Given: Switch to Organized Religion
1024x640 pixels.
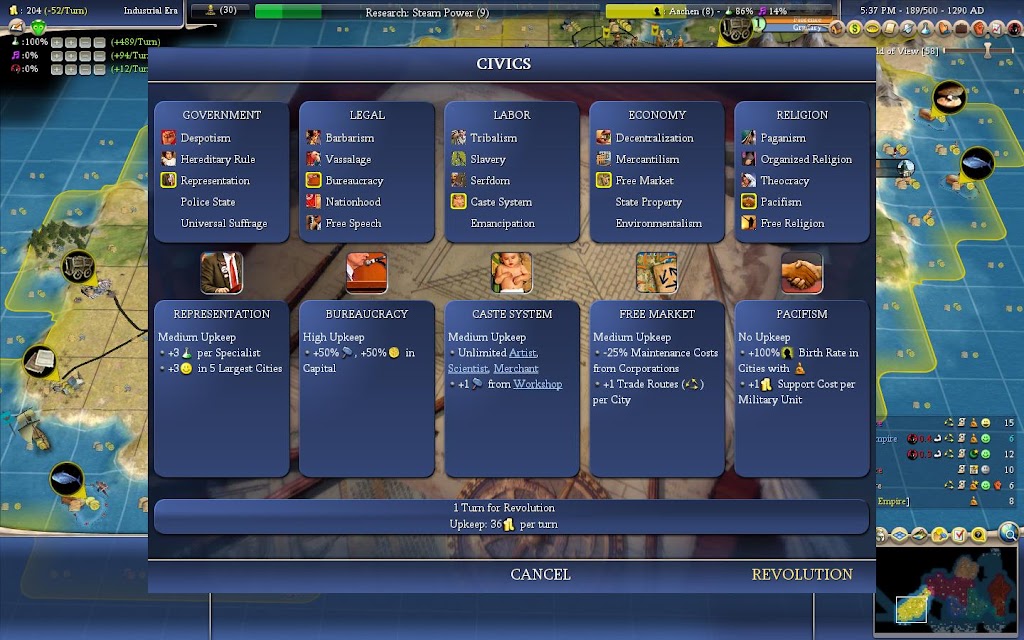Looking at the screenshot, I should [806, 159].
